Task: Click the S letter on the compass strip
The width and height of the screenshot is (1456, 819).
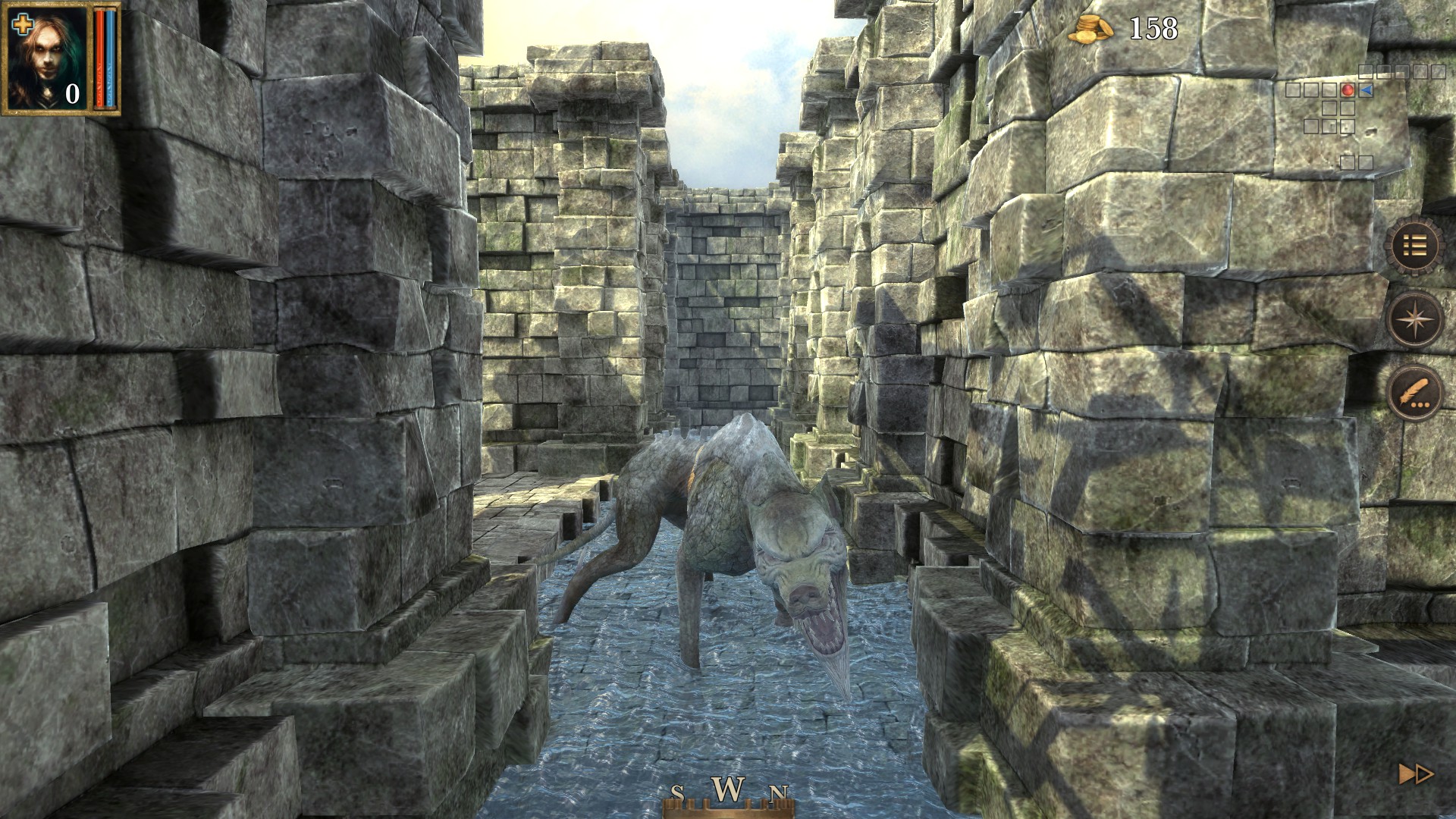Action: (x=677, y=791)
